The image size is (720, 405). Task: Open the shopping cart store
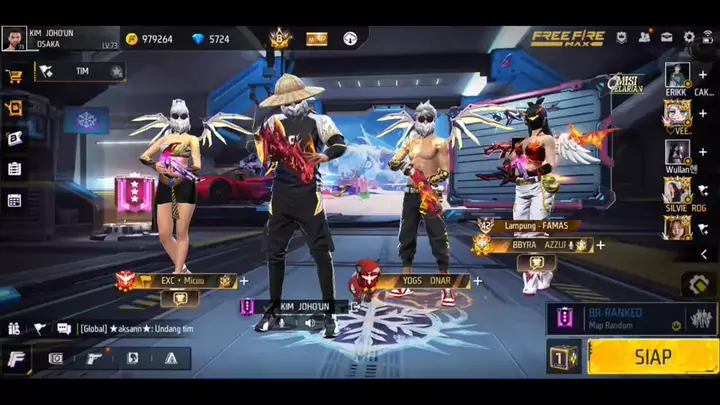pos(14,76)
